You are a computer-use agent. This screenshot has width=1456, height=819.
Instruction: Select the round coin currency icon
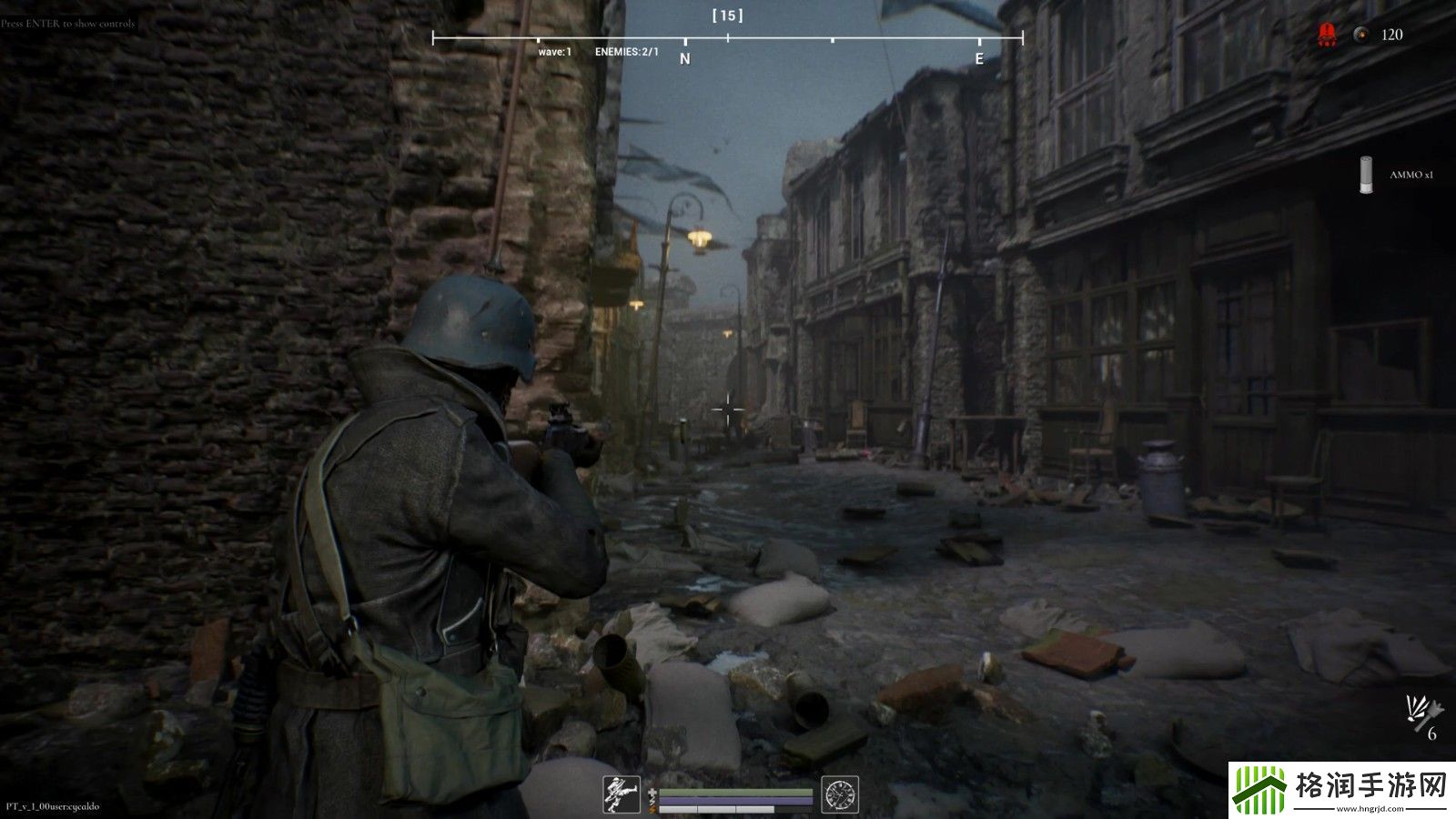1360,35
